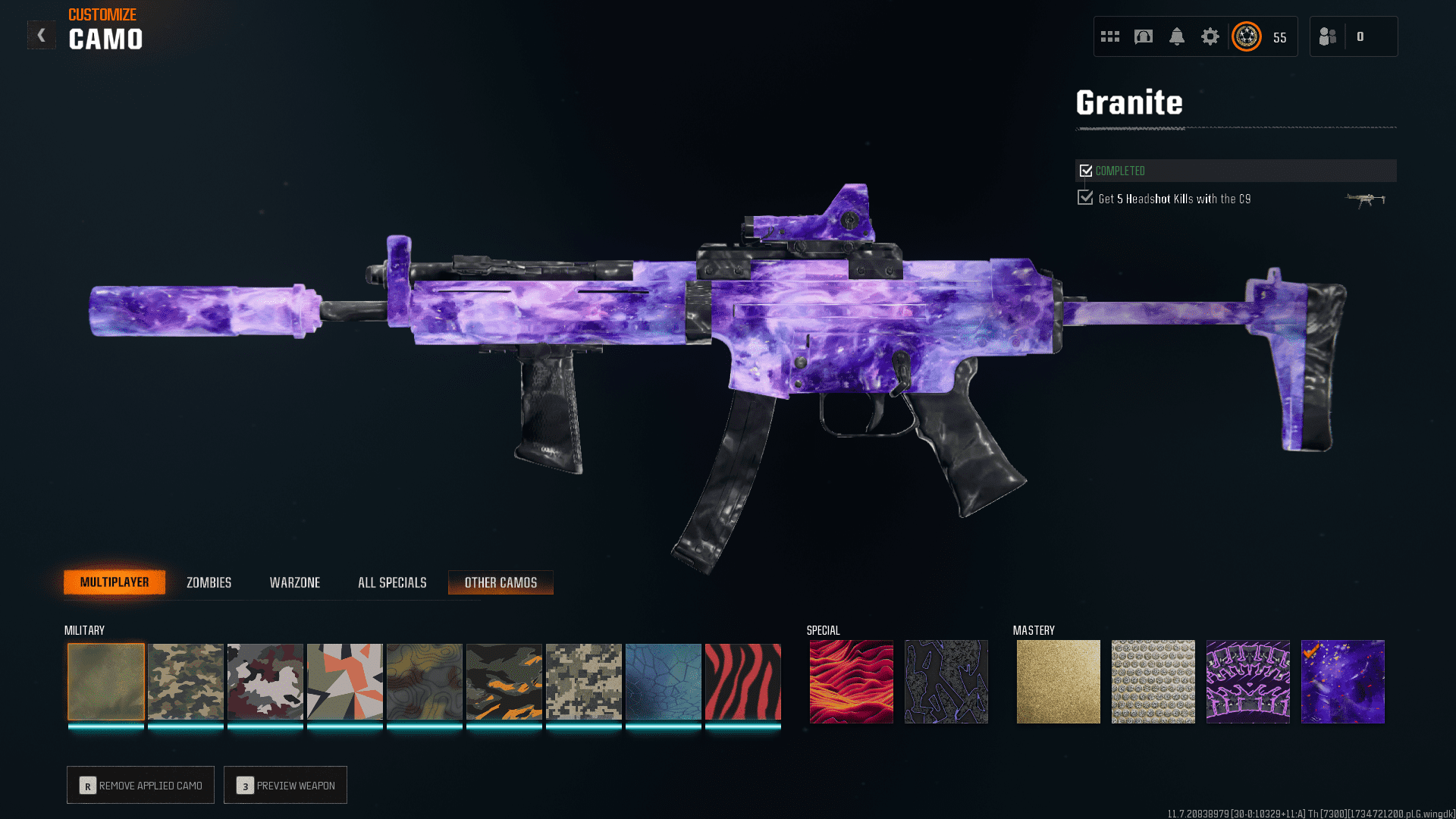Pick the purple Dark Matter mastery camo
Image resolution: width=1456 pixels, height=819 pixels.
[x=1343, y=682]
